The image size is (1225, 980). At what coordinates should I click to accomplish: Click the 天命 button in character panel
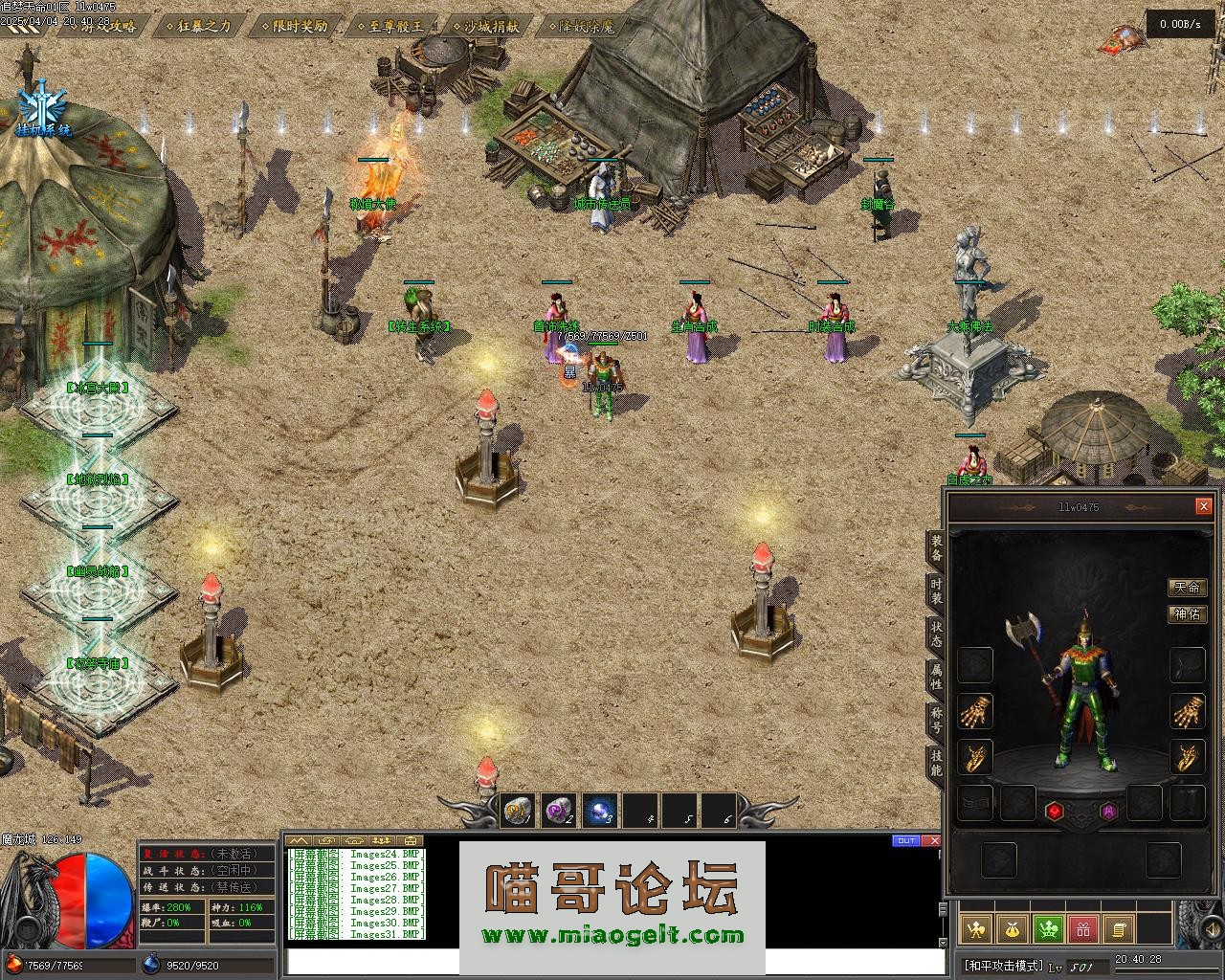click(x=1187, y=587)
